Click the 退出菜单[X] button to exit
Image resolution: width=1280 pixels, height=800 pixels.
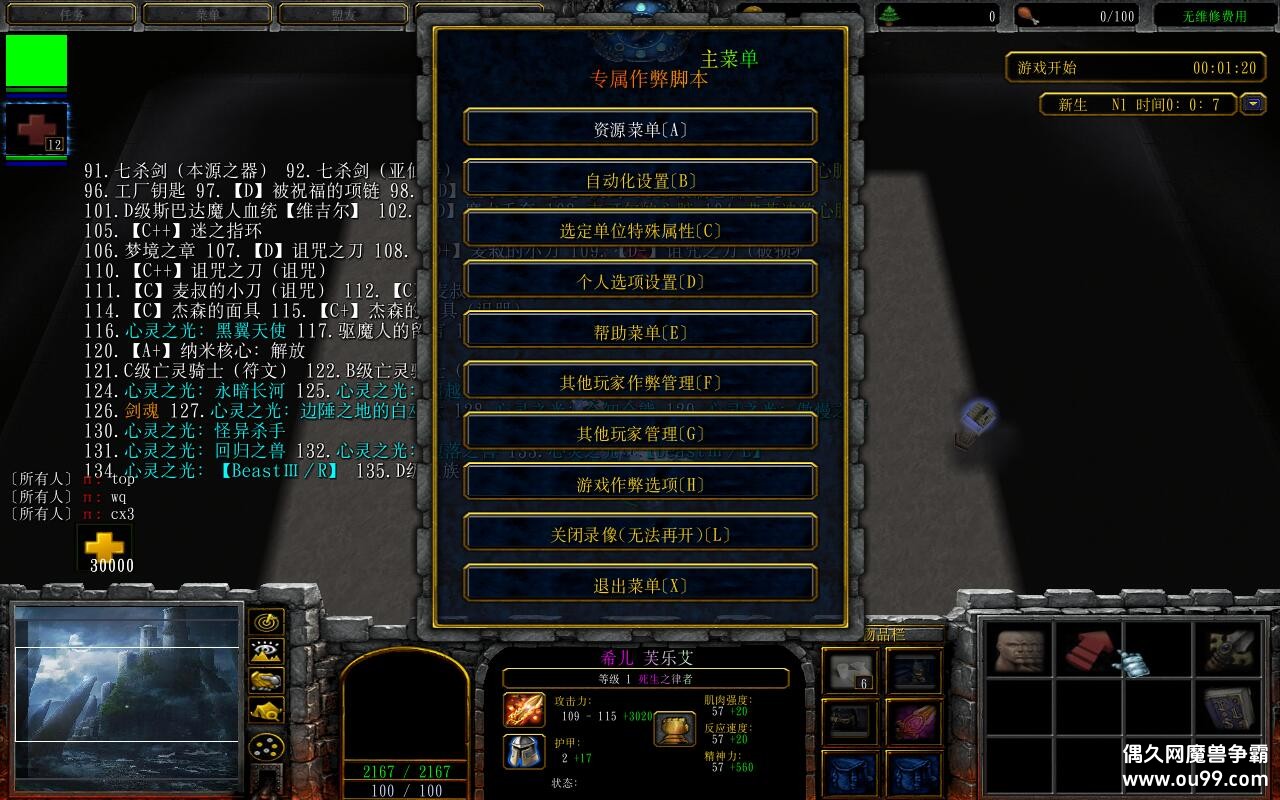640,584
